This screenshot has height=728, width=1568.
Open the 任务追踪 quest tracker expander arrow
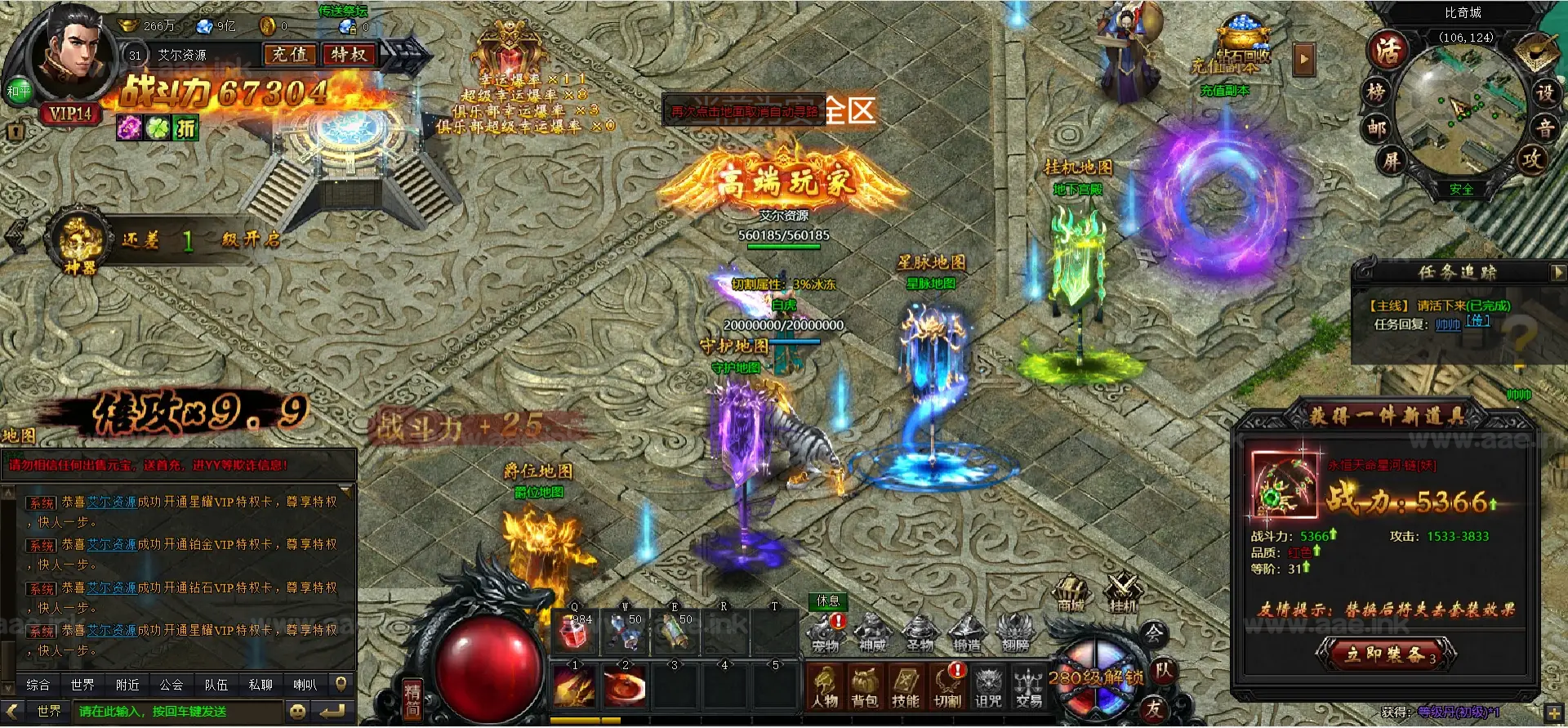coord(1558,272)
